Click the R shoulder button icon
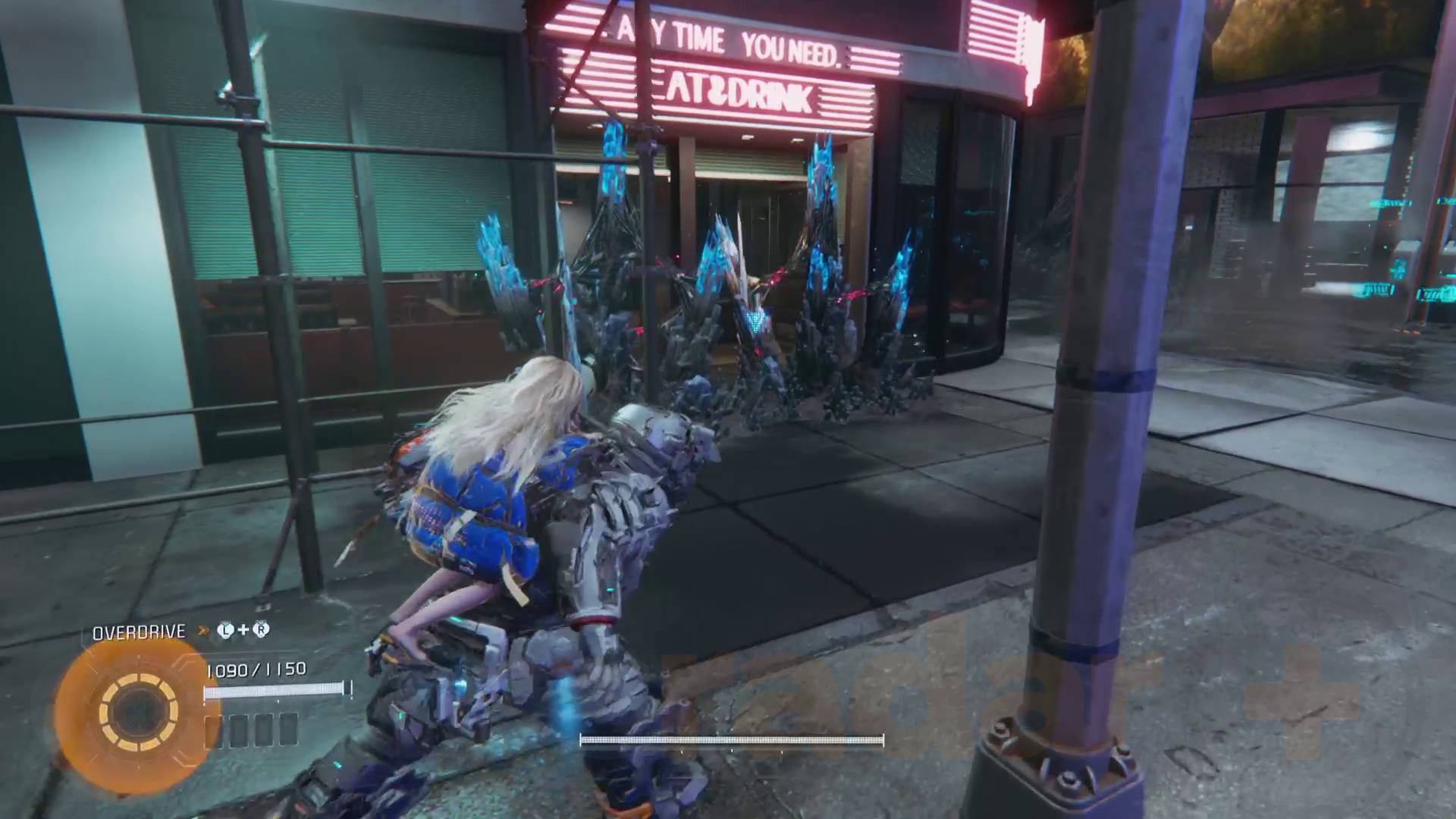1456x819 pixels. [x=261, y=629]
